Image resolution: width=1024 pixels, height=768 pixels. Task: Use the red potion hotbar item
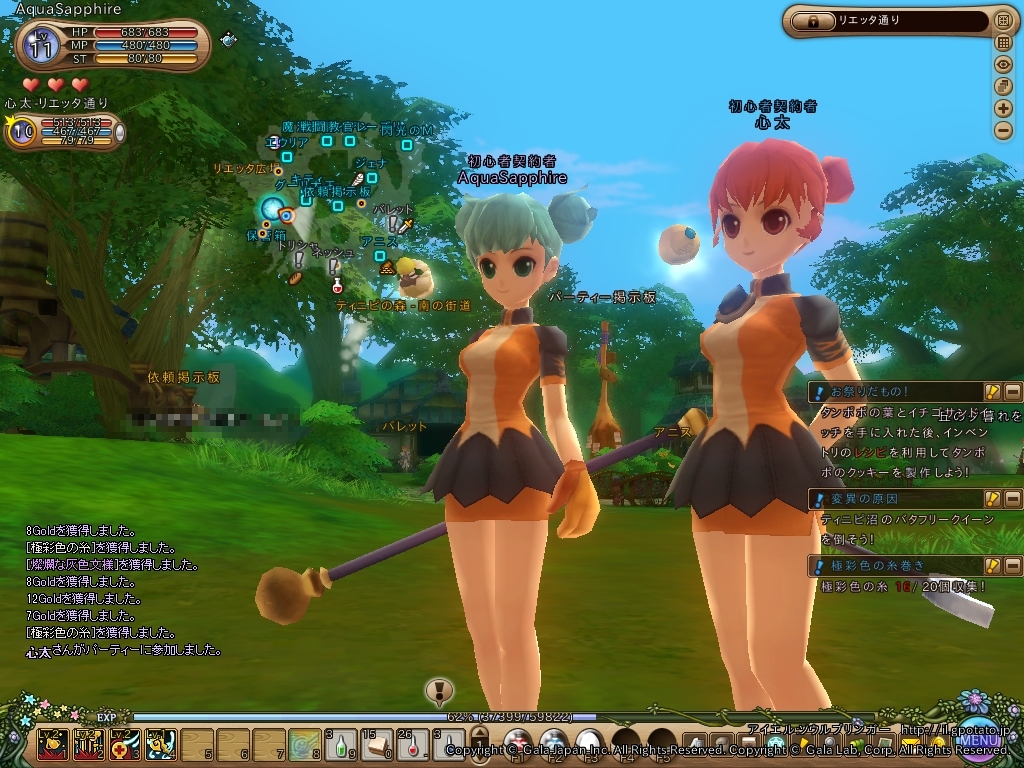[414, 744]
